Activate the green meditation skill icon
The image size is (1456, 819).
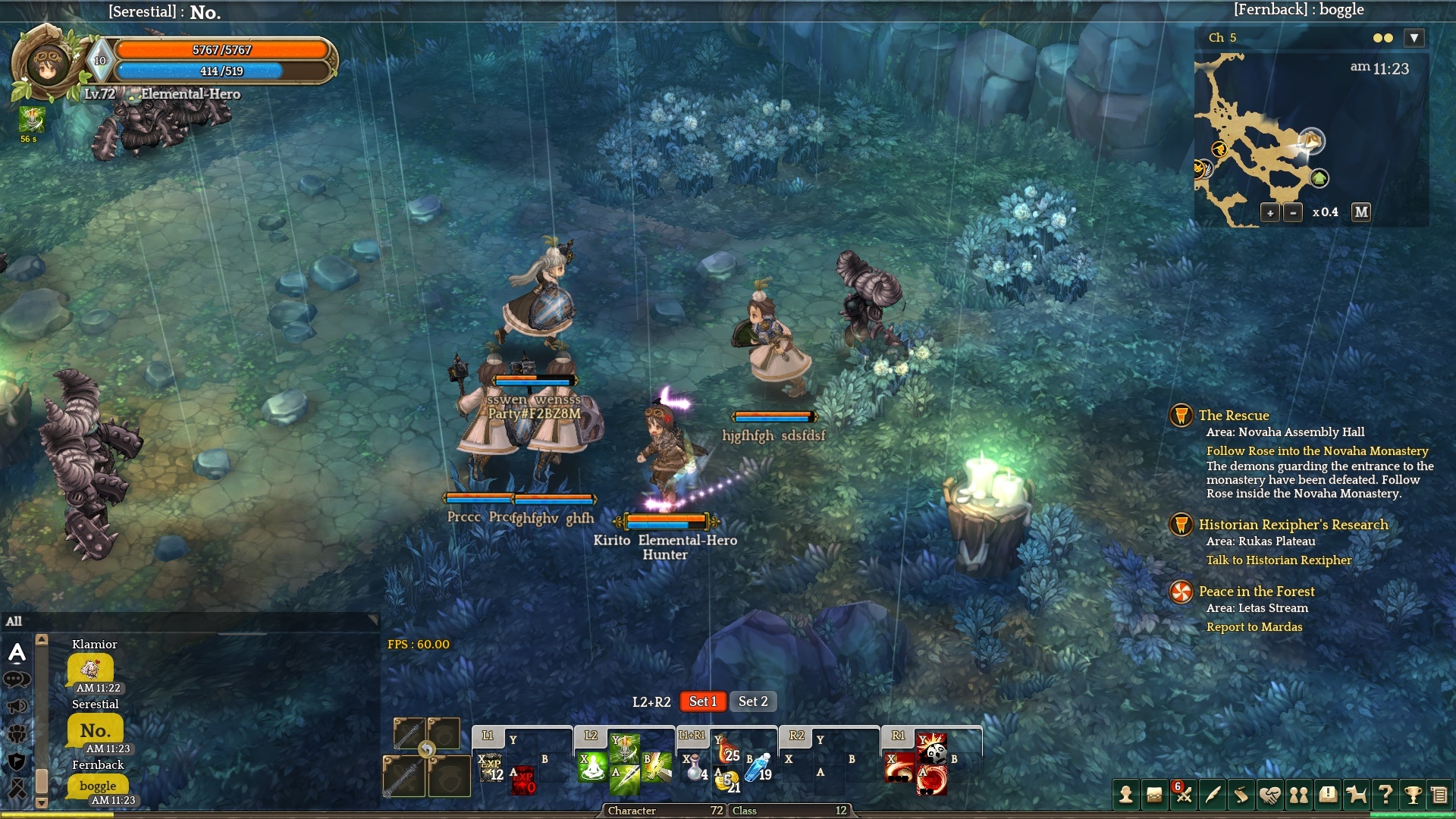point(592,767)
